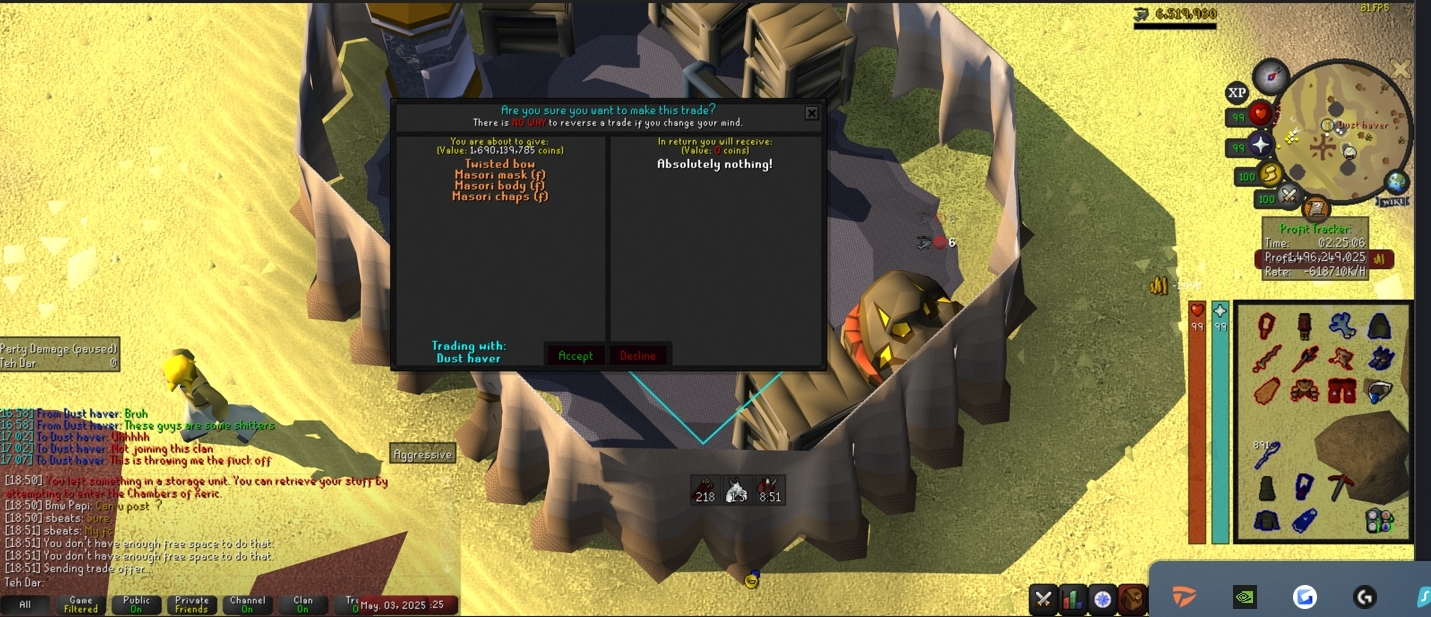Screen dimensions: 1431x617
Task: Select the Private chat tab
Action: [192, 605]
